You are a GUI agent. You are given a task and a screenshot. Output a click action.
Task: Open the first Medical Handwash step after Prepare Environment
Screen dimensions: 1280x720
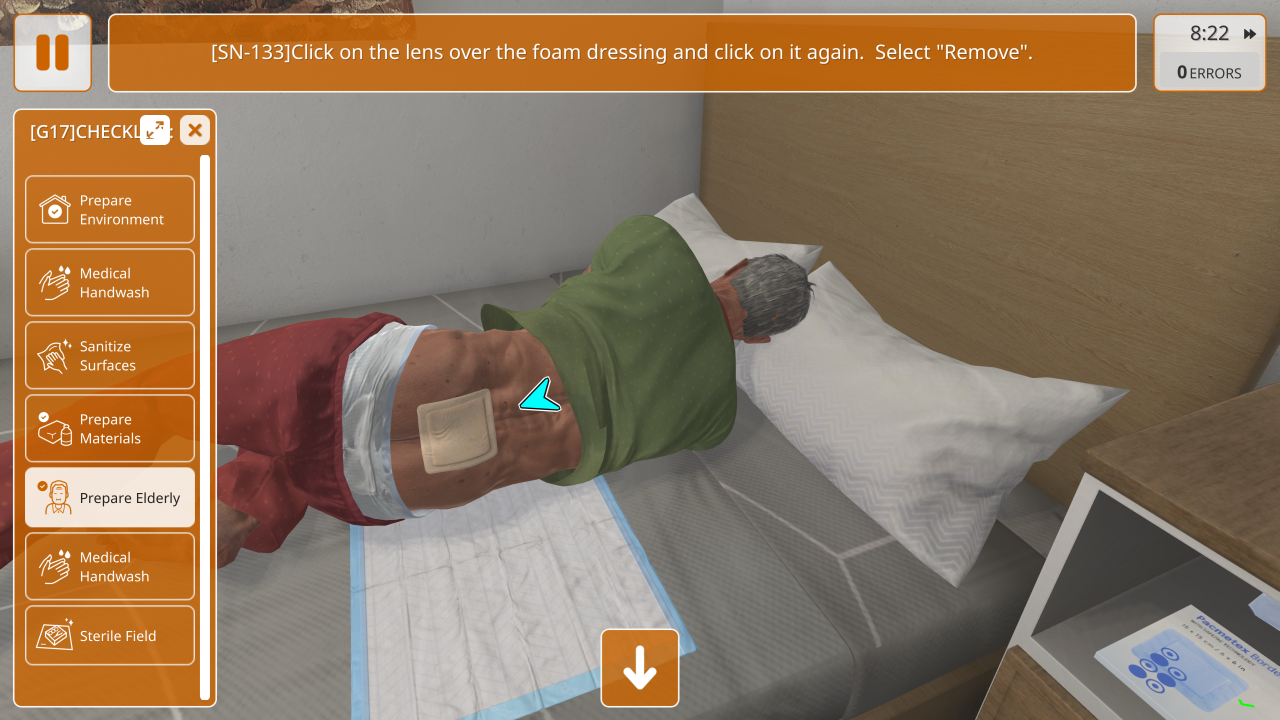coord(110,282)
